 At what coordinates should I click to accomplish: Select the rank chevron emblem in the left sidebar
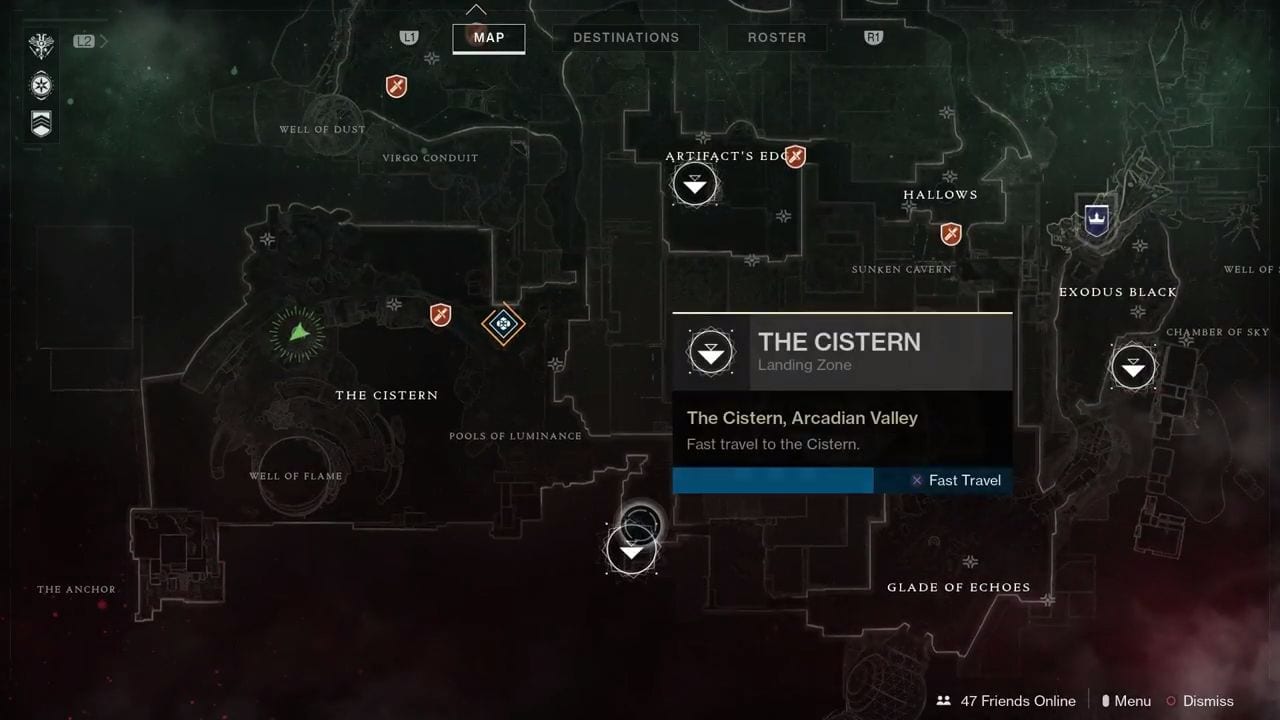click(41, 123)
